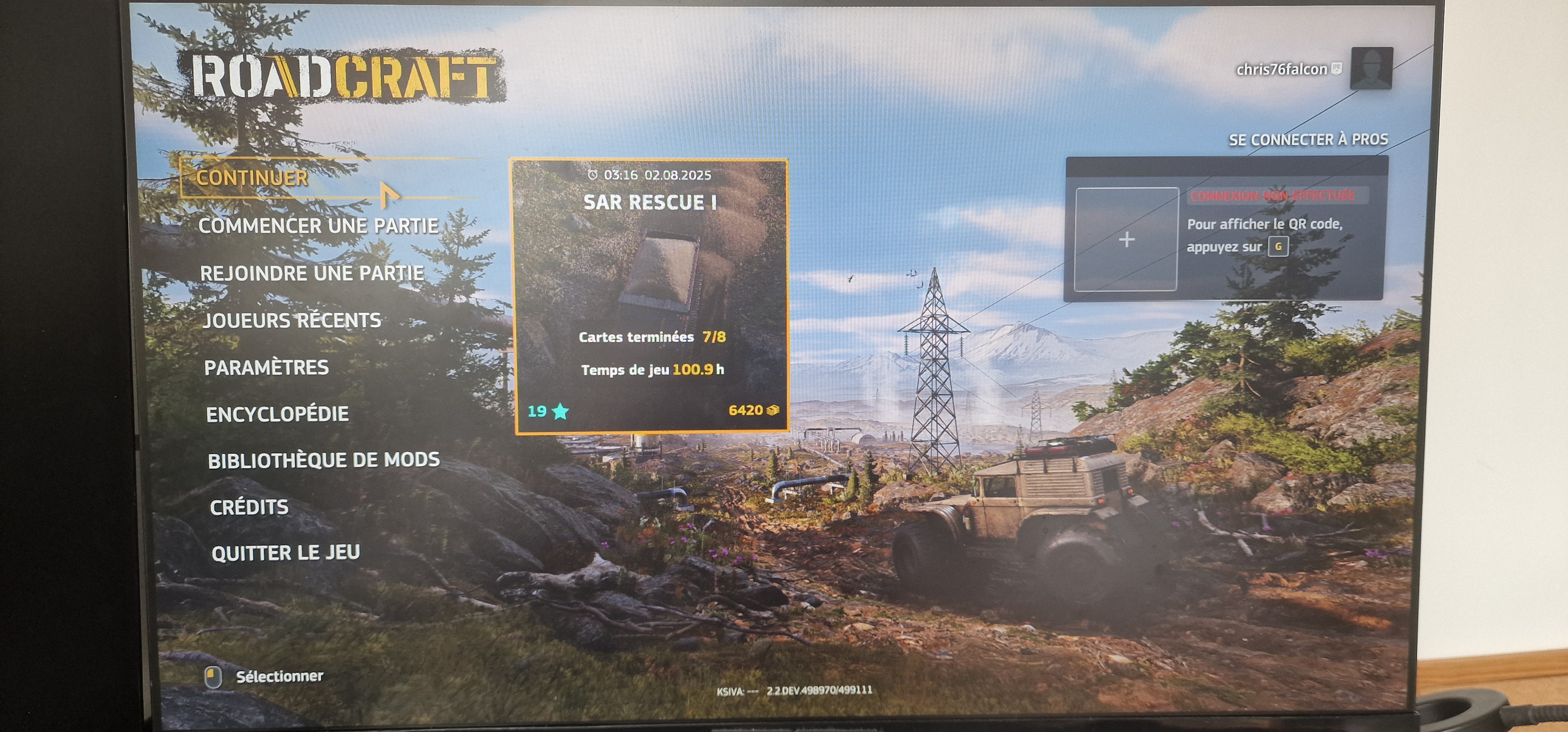Open REJOINDRE UNE PARTIE

pos(312,273)
